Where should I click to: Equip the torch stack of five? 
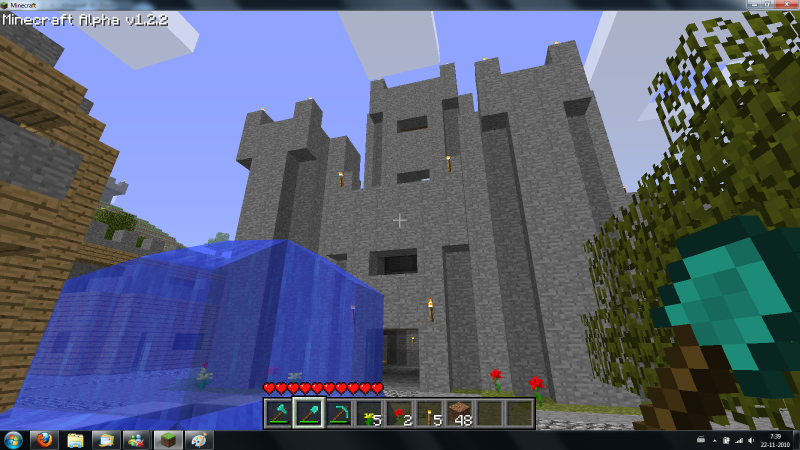[x=429, y=414]
